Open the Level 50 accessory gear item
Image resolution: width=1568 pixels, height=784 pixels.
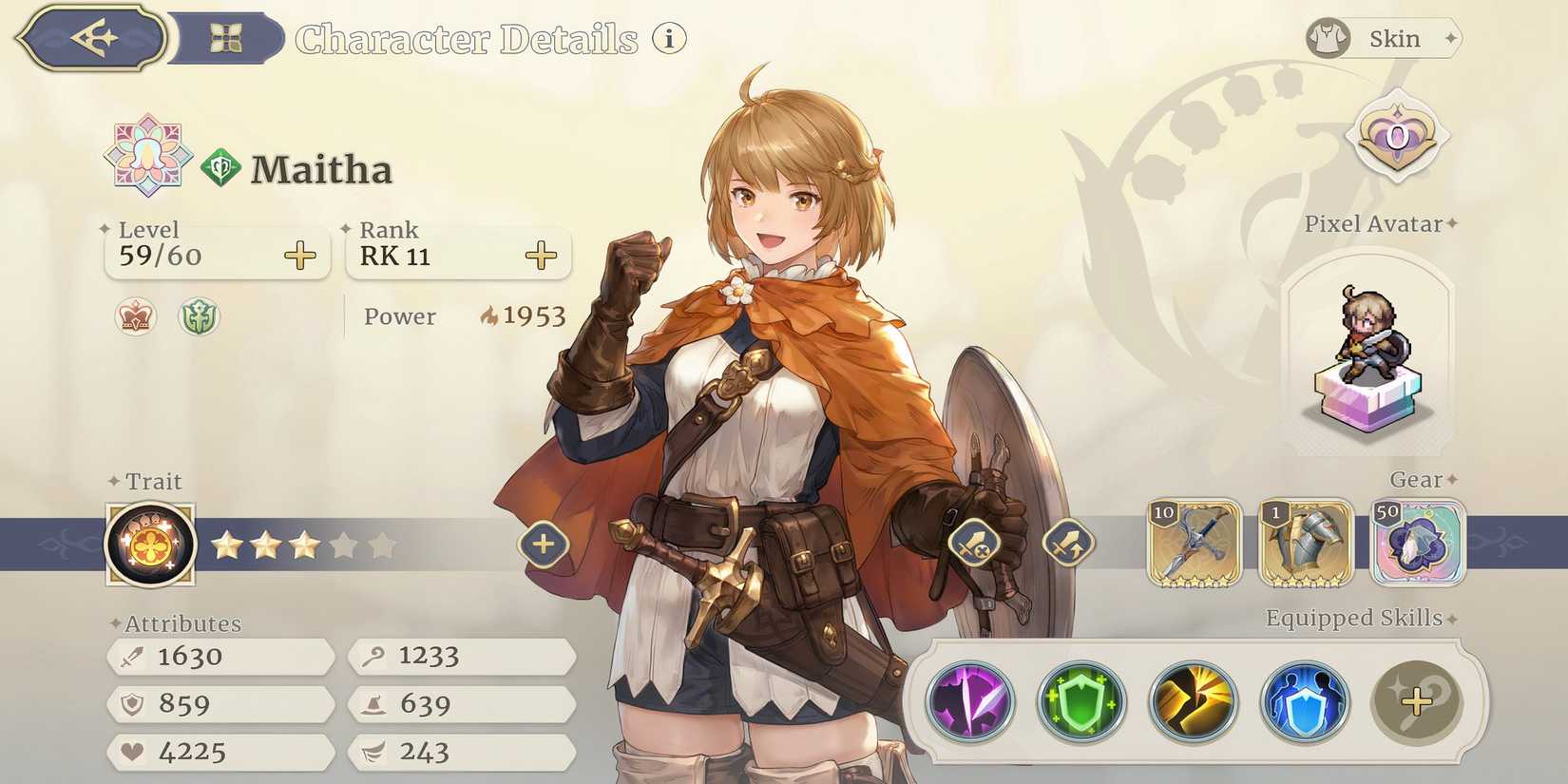(x=1417, y=545)
